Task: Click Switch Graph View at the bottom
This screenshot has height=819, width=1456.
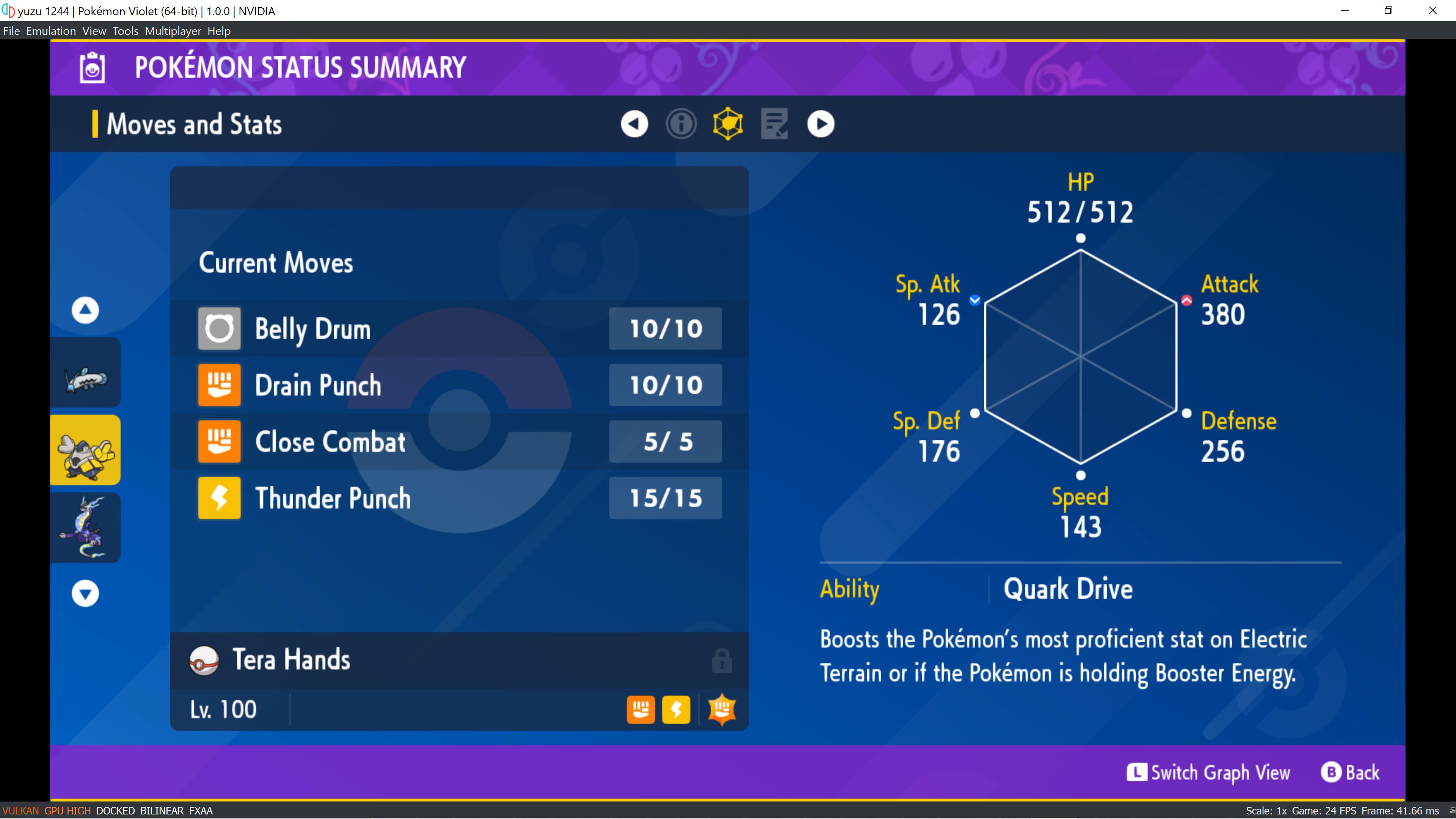Action: 1209,772
